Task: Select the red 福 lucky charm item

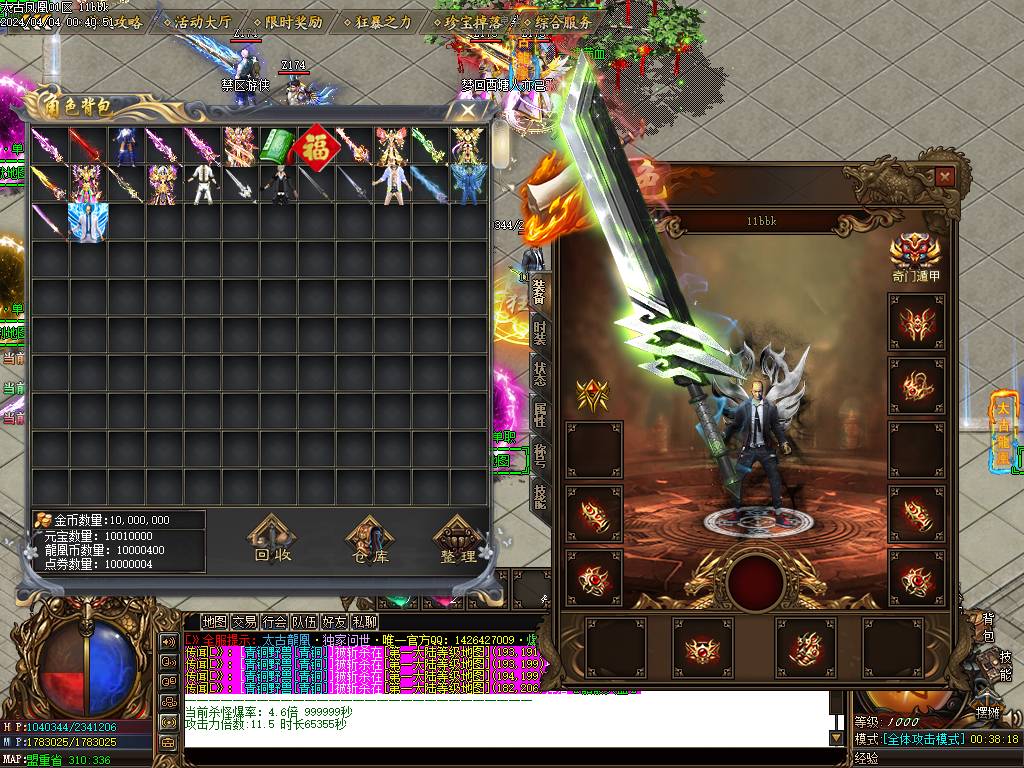Action: [x=316, y=146]
